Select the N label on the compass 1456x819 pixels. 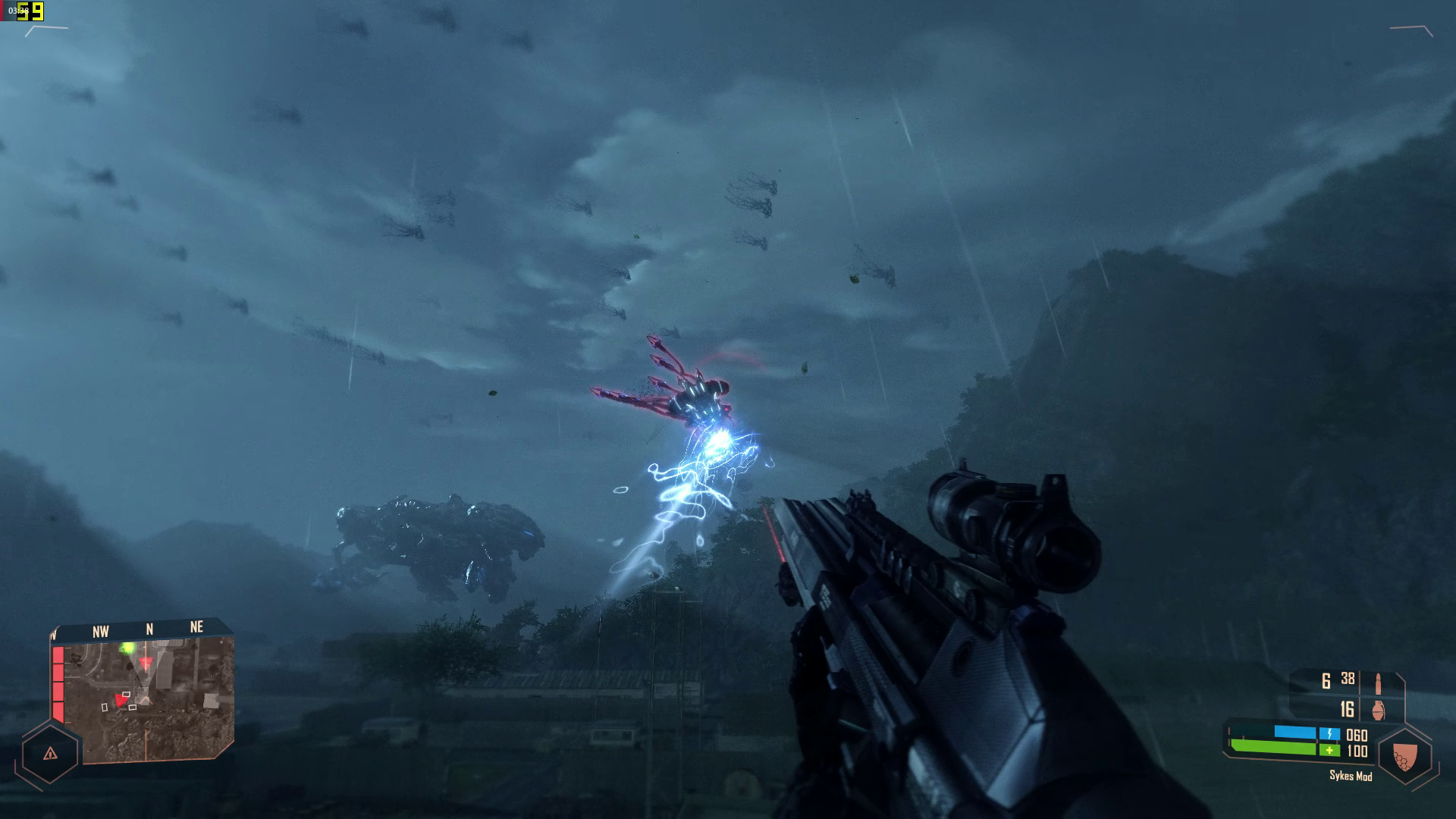pos(150,630)
